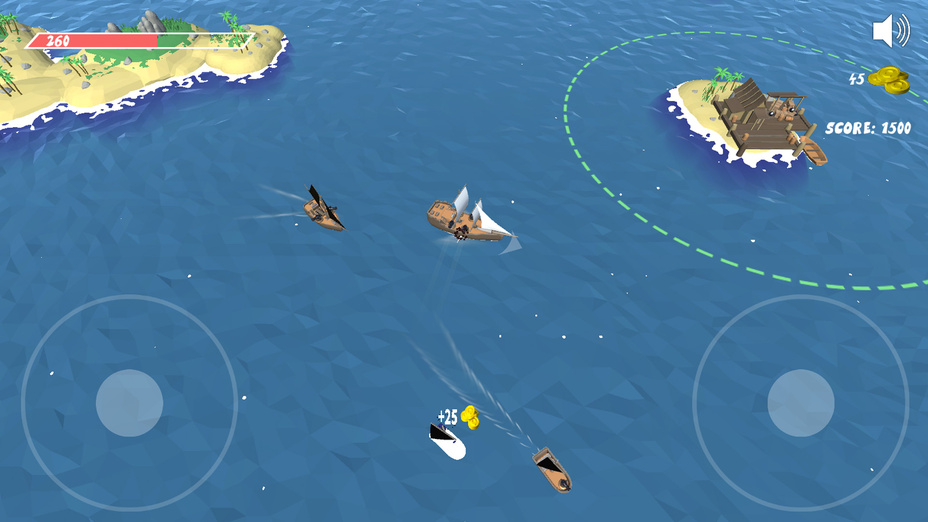This screenshot has width=928, height=522.
Task: Tap the right virtual joystick knob
Action: [801, 403]
